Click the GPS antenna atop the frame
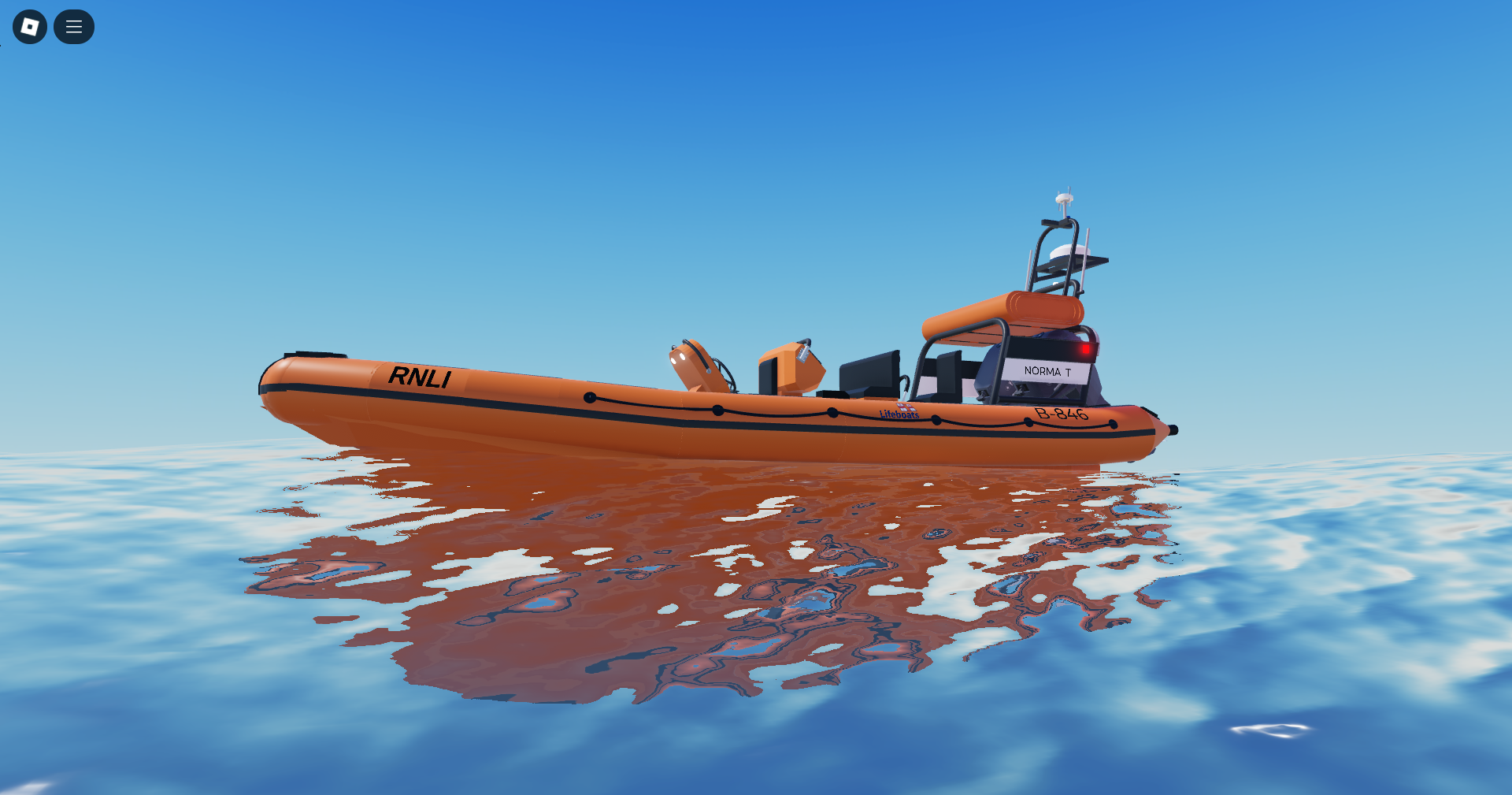This screenshot has height=795, width=1512. coord(1063,196)
